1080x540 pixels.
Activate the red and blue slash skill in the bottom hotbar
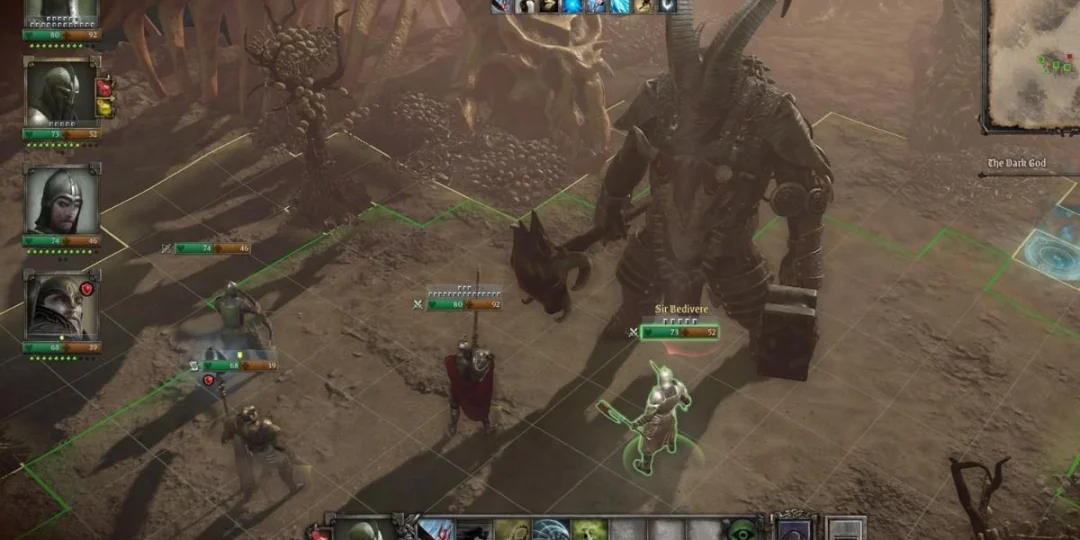point(437,530)
